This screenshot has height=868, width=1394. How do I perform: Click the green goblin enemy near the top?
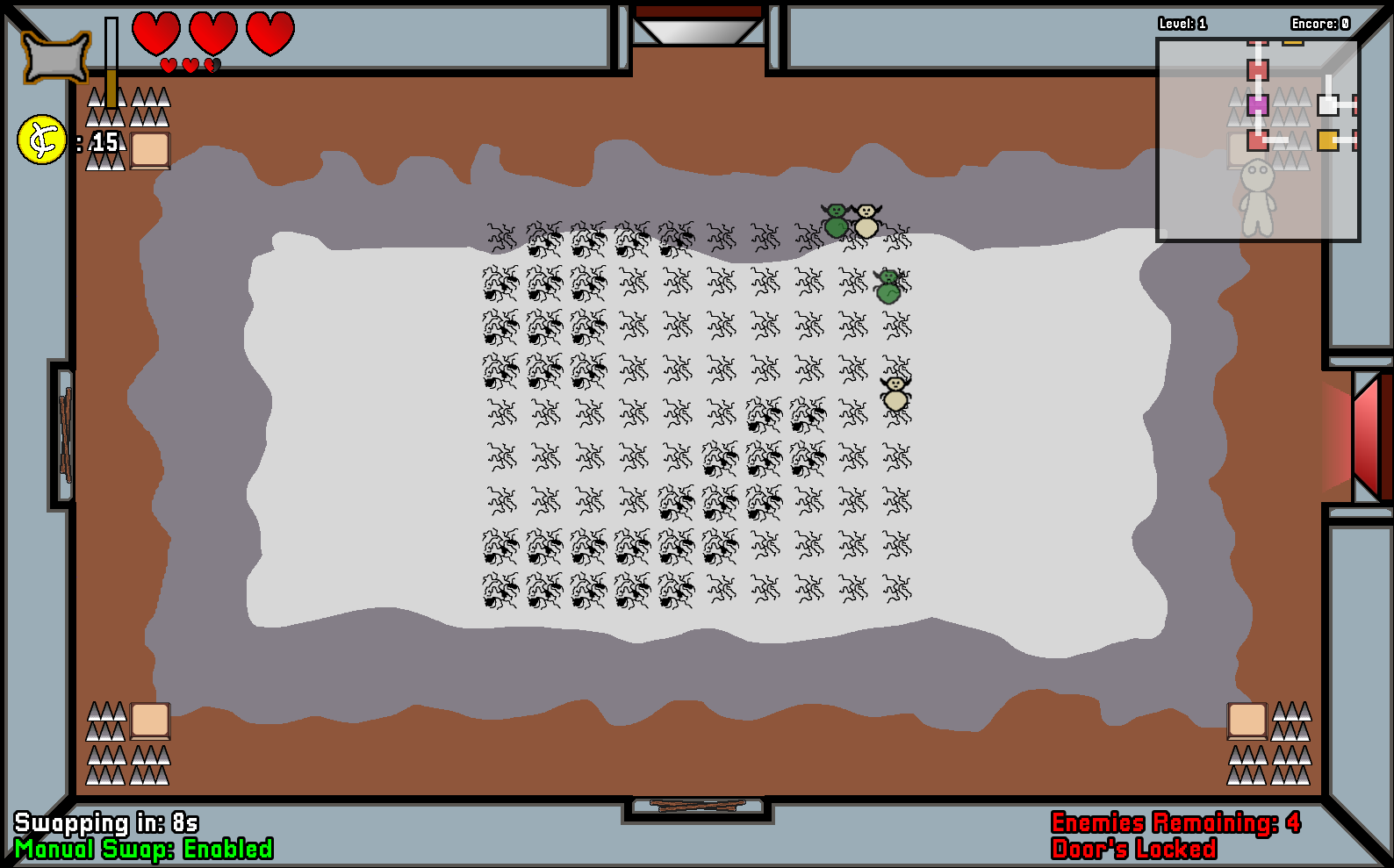pos(834,220)
